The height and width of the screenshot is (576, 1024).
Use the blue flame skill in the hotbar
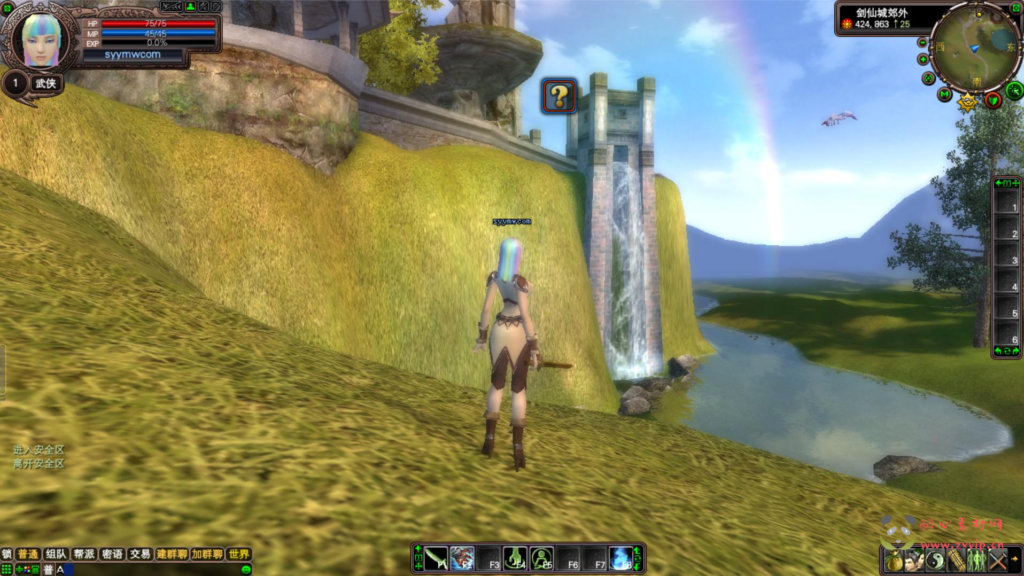pyautogui.click(x=620, y=558)
